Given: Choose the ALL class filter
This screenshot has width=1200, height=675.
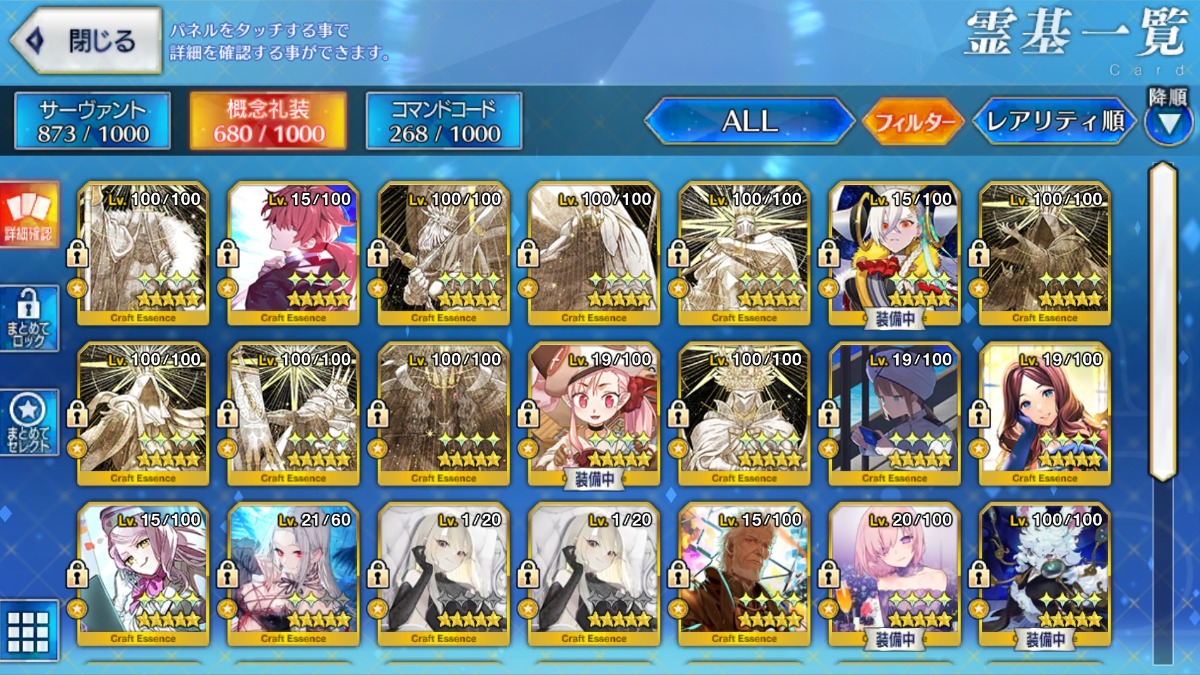Looking at the screenshot, I should coord(749,122).
